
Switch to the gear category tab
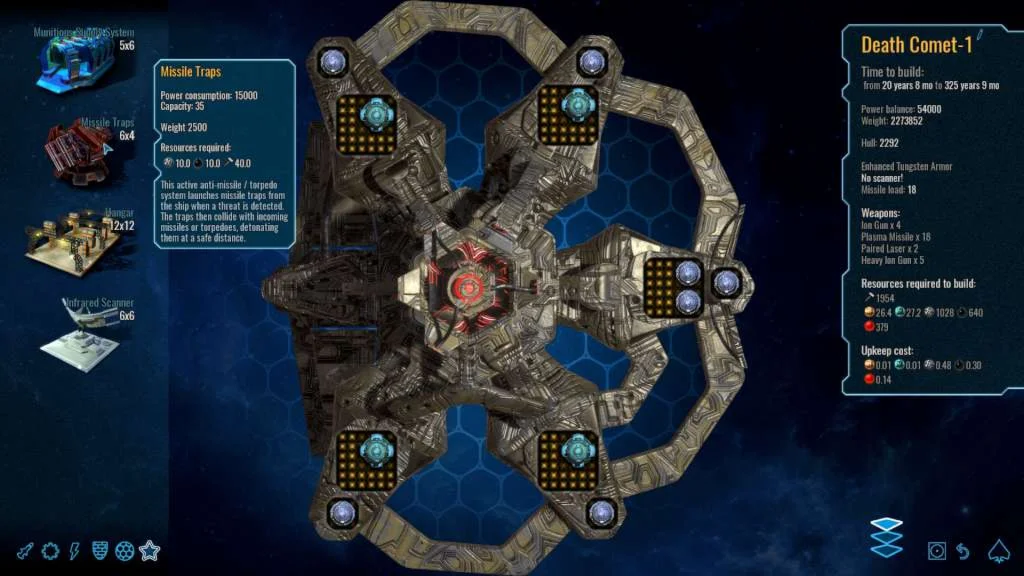[50, 551]
